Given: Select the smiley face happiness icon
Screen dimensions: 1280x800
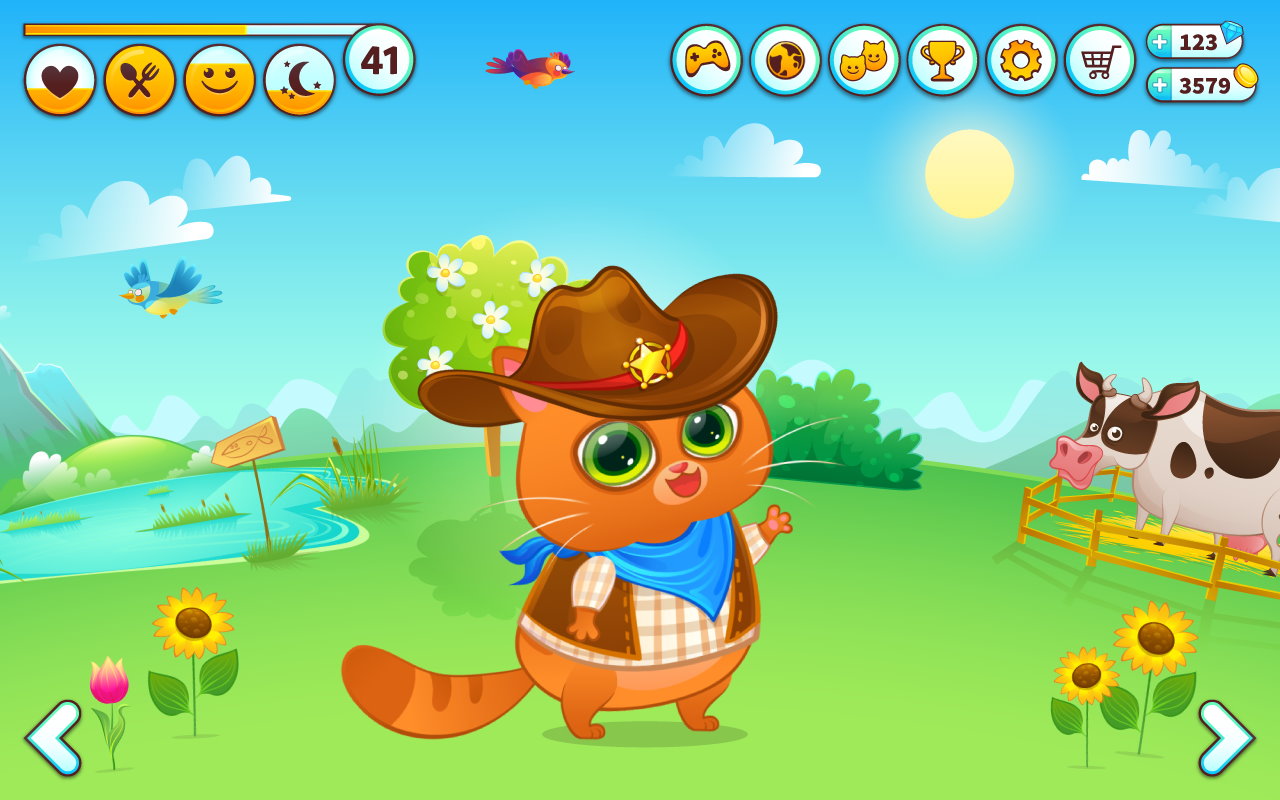Looking at the screenshot, I should click(x=220, y=80).
